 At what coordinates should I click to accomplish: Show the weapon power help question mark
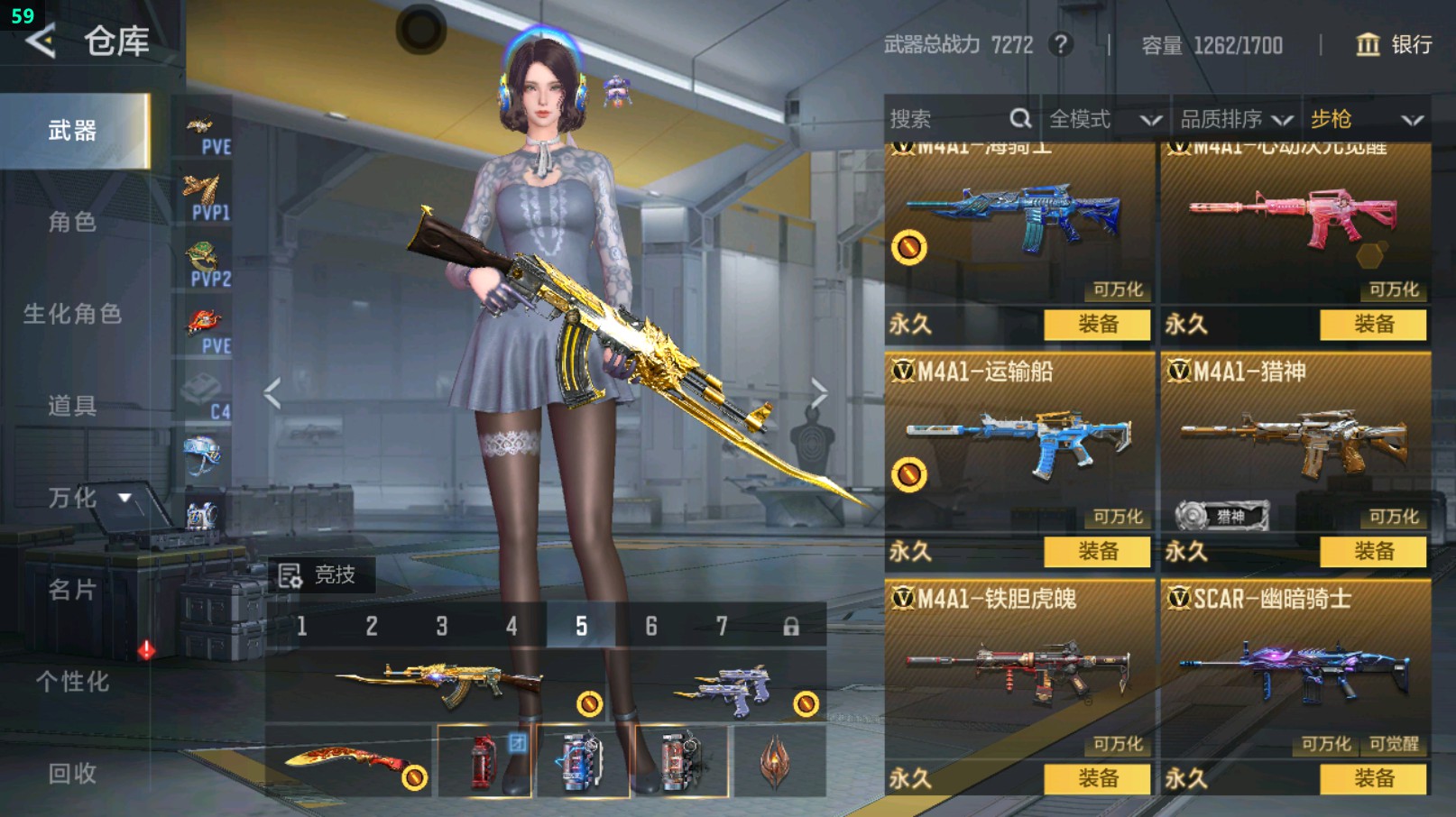click(1062, 45)
